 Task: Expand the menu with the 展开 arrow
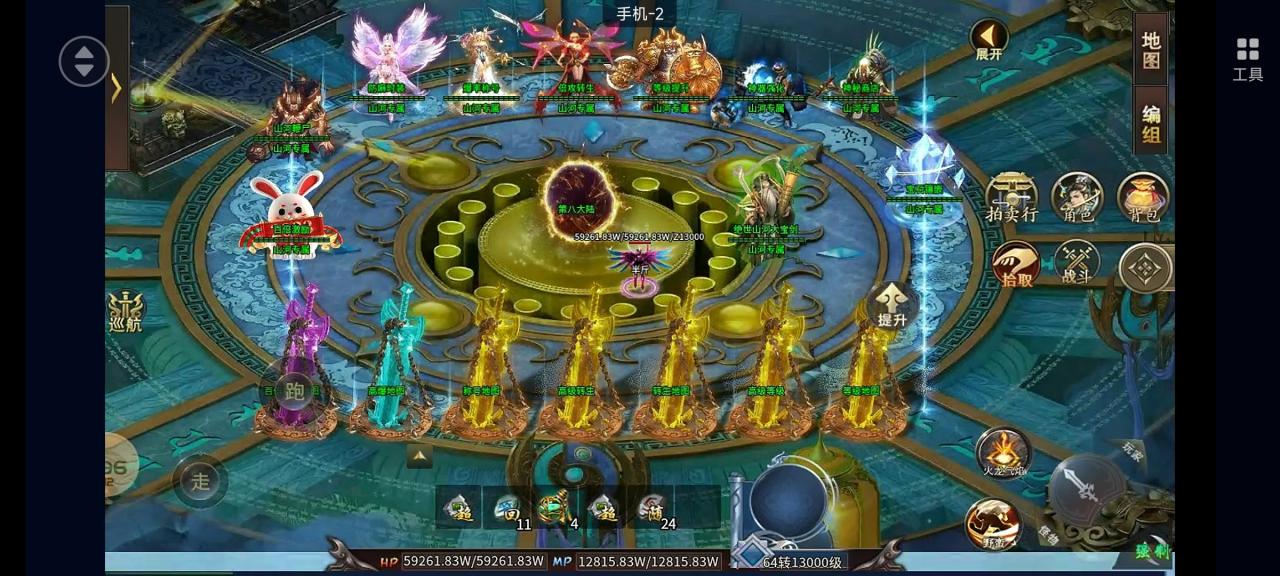coord(988,41)
